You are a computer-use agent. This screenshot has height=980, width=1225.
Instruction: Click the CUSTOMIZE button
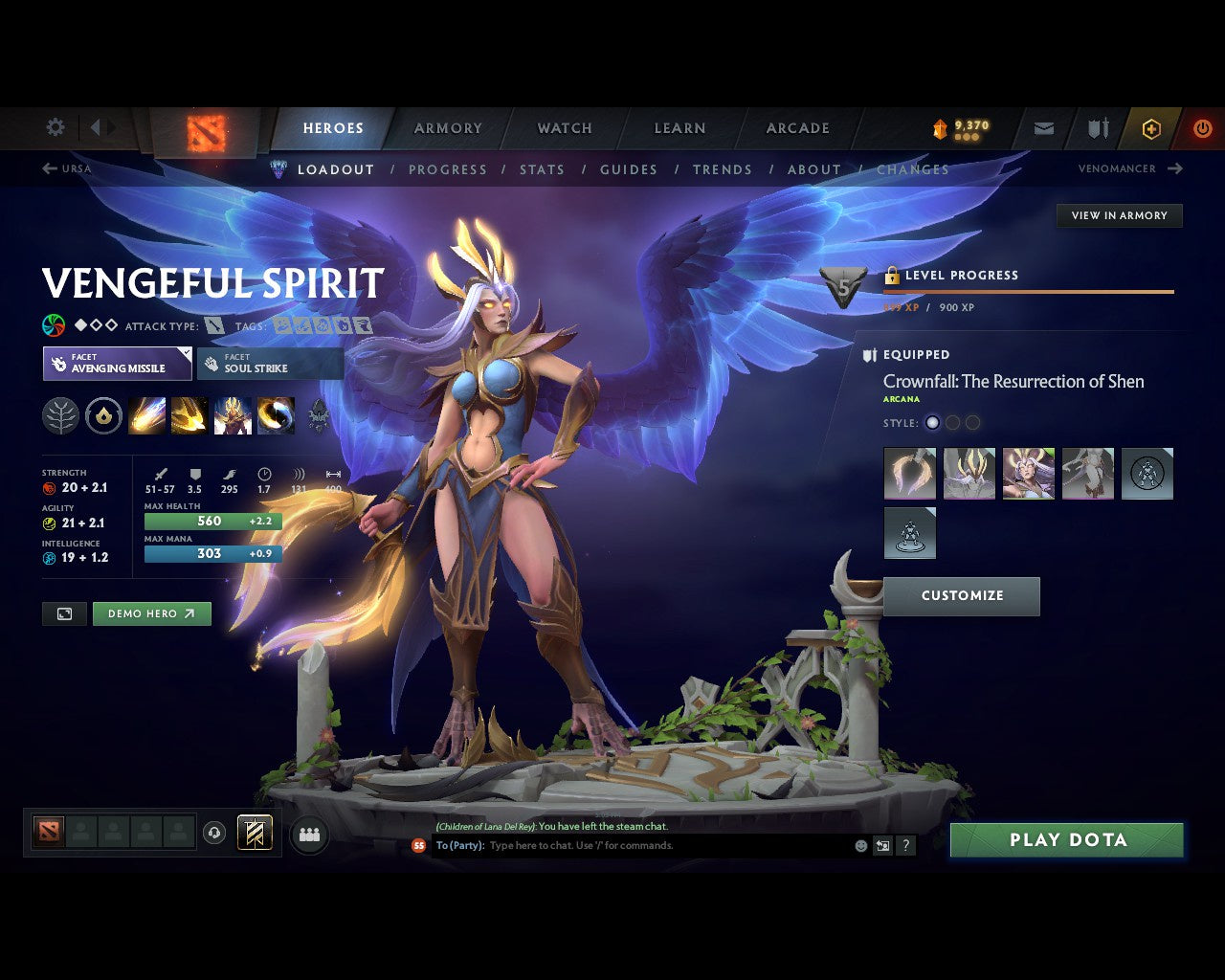pos(962,595)
